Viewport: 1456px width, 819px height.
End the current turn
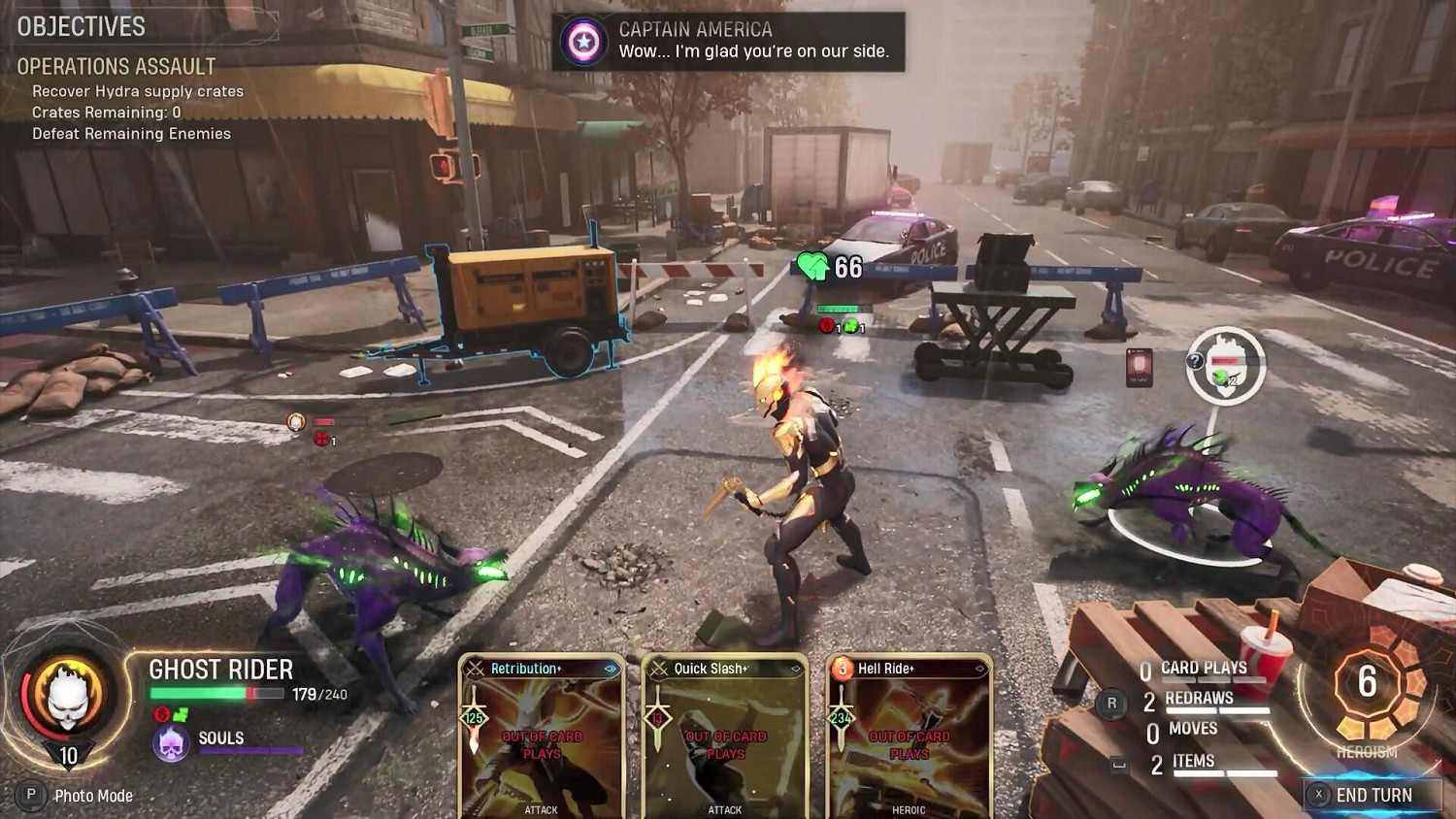pos(1372,795)
